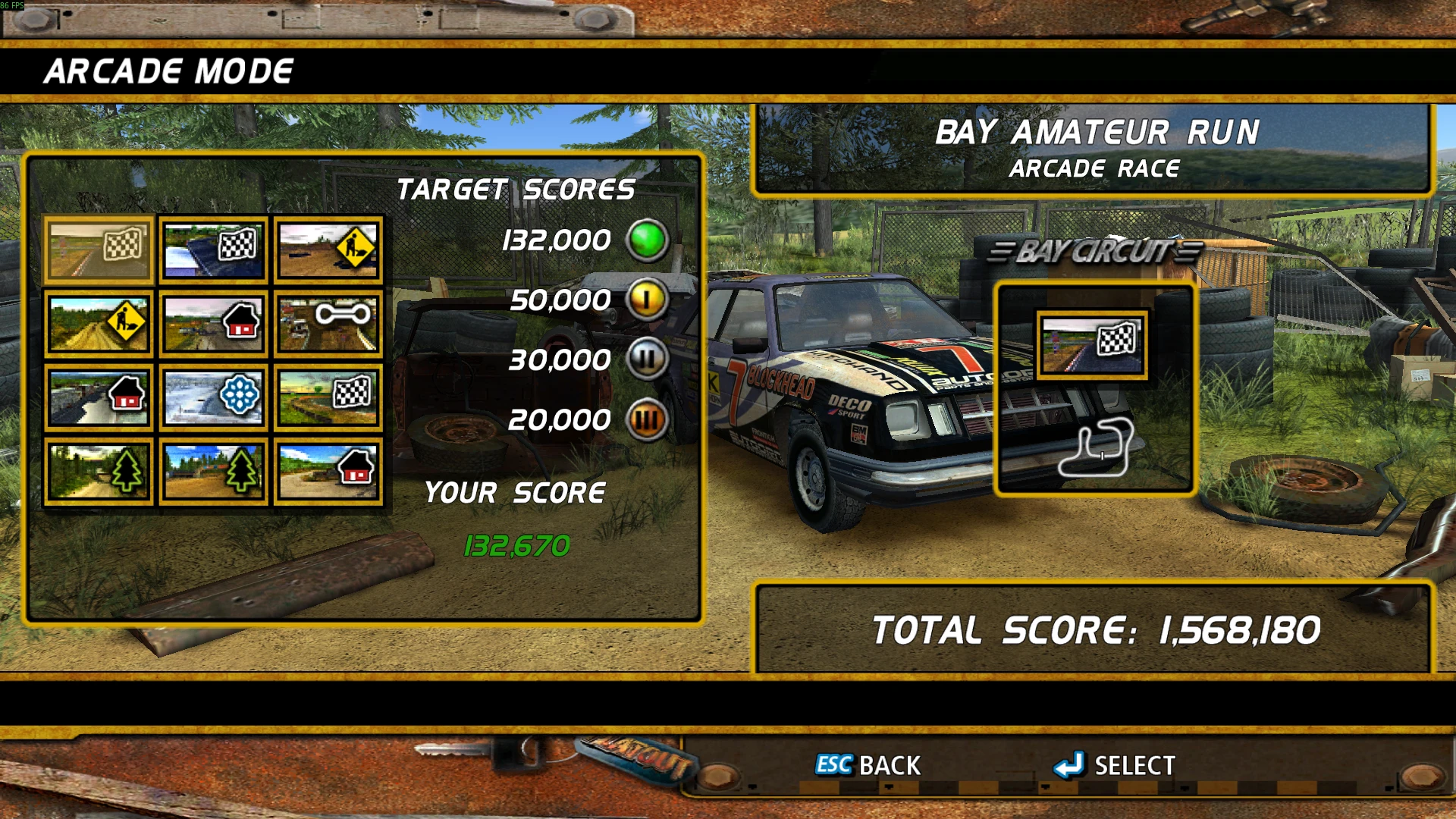The height and width of the screenshot is (819, 1456).
Task: Pick the checkered flag tile with sunset track
Action: (x=328, y=397)
